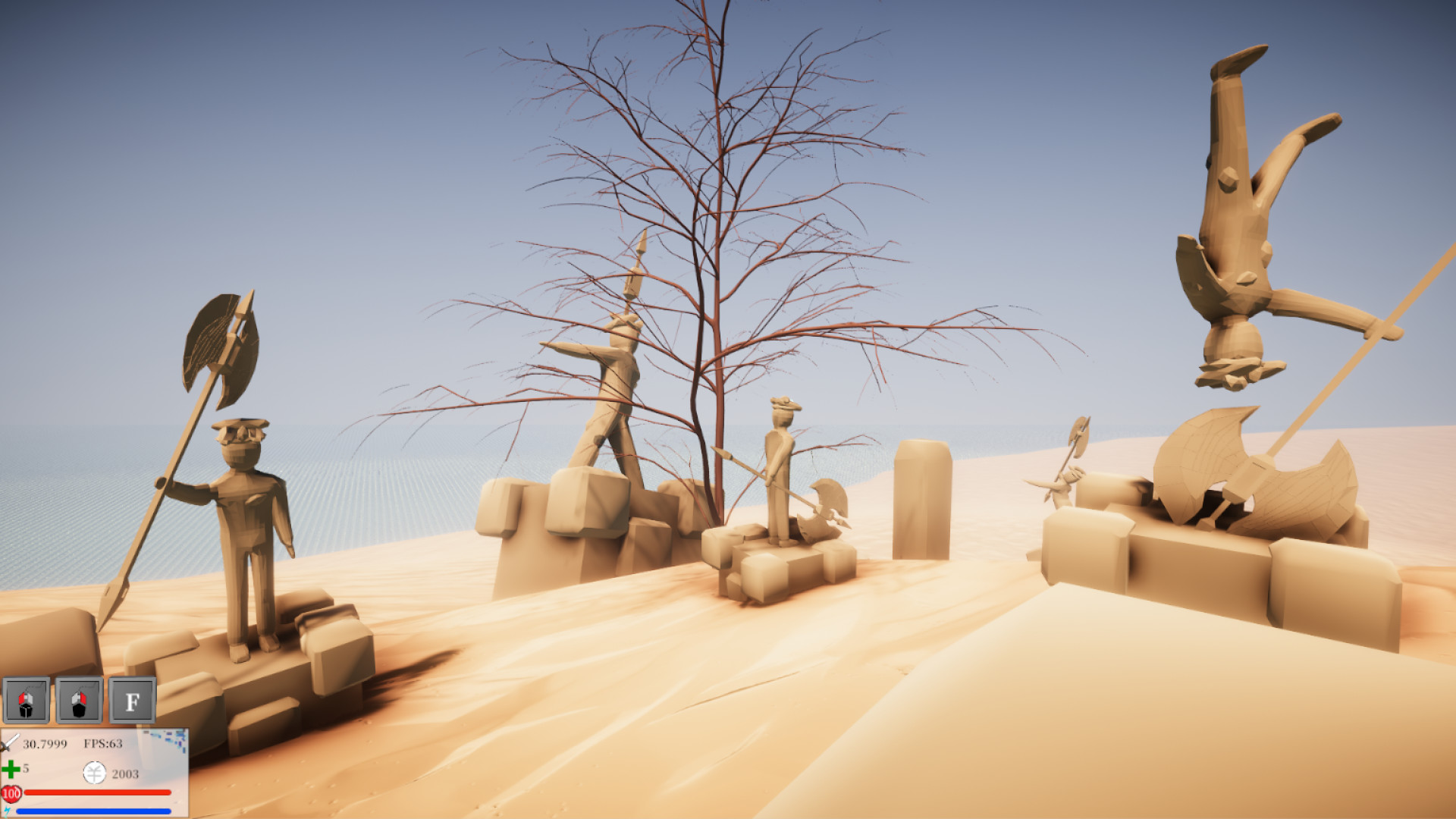Click the potion count number 5
Image resolution: width=1456 pixels, height=819 pixels.
(27, 769)
